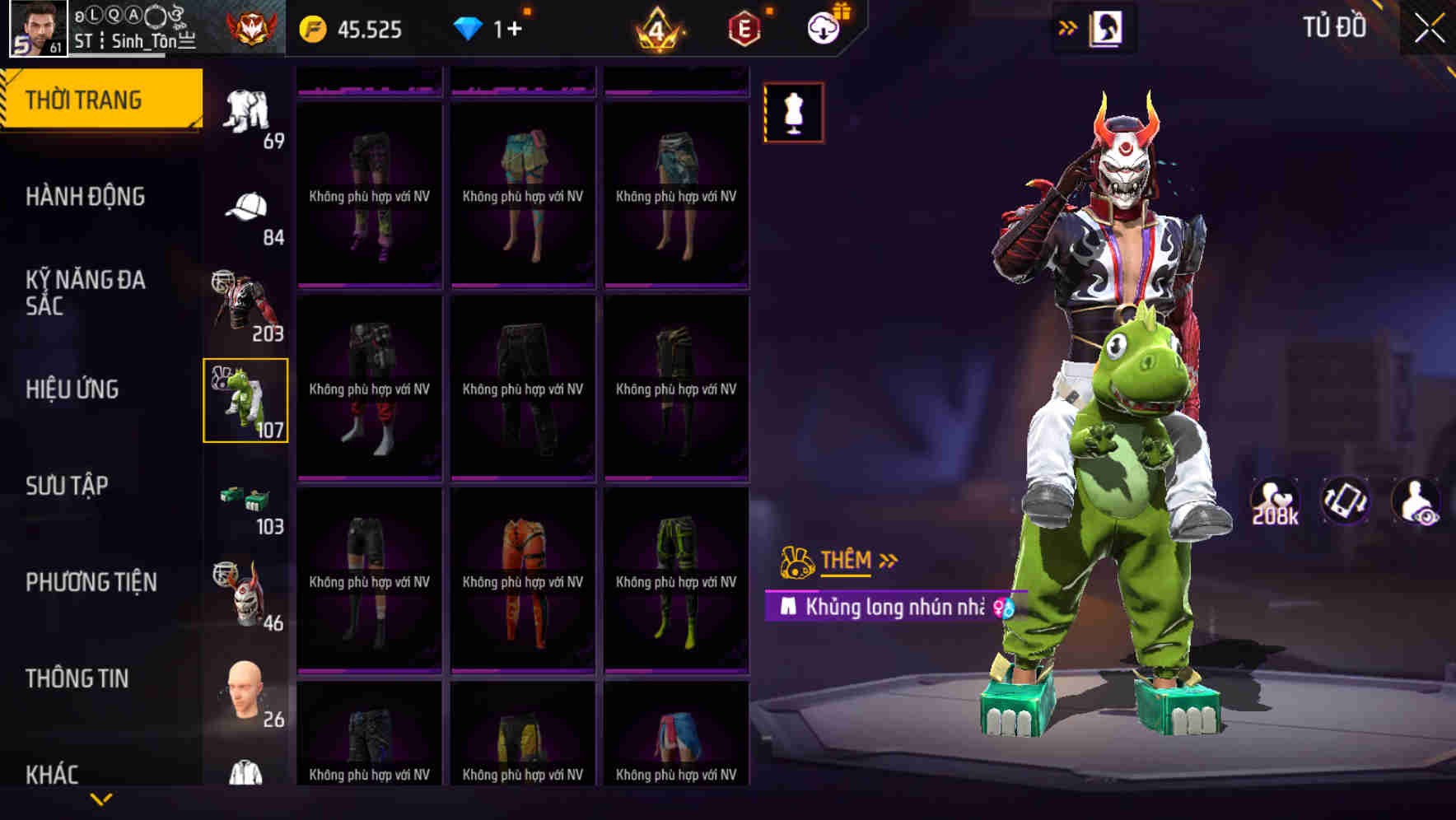Collapse the panel using the double-chevron near the portrait icon
The image size is (1456, 820).
point(1068,27)
